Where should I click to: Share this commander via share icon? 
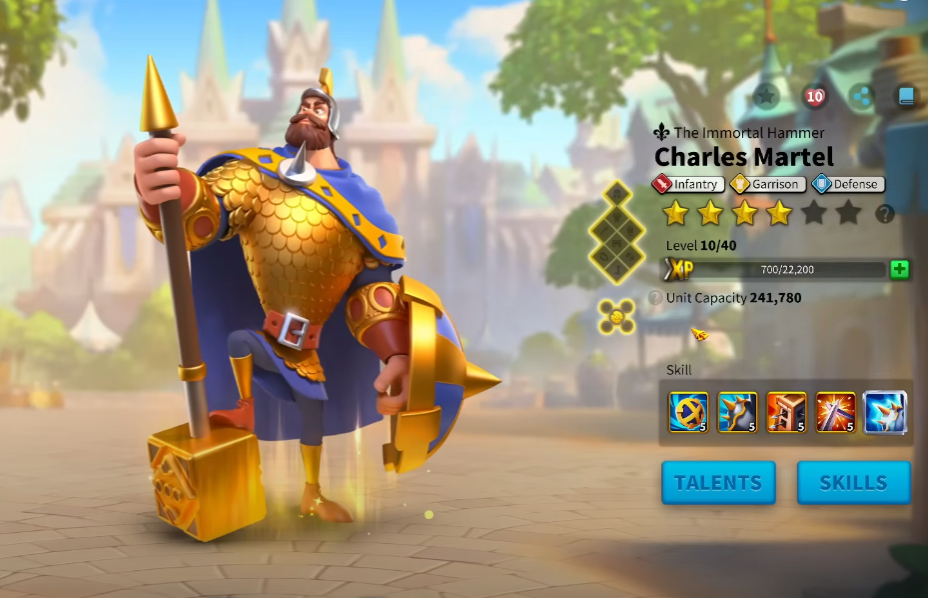coord(861,96)
